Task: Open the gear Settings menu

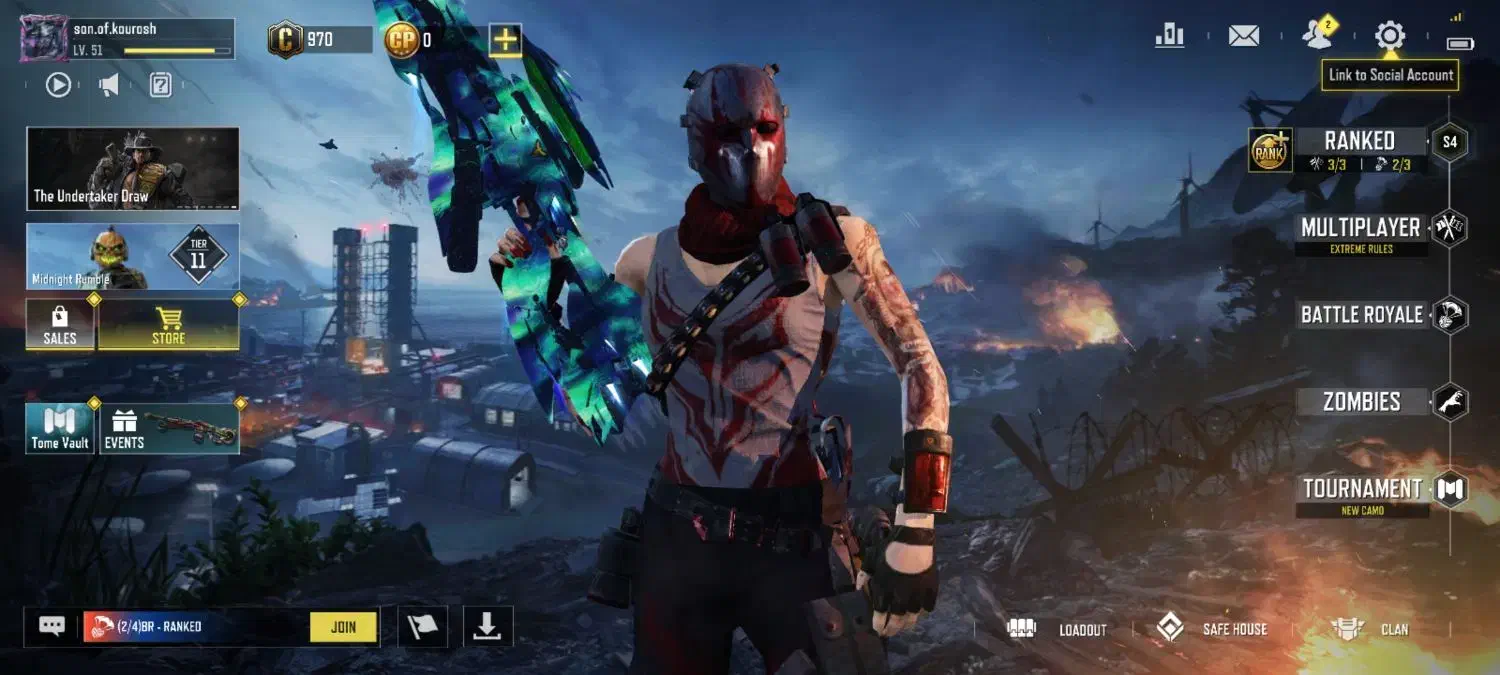Action: point(1389,36)
